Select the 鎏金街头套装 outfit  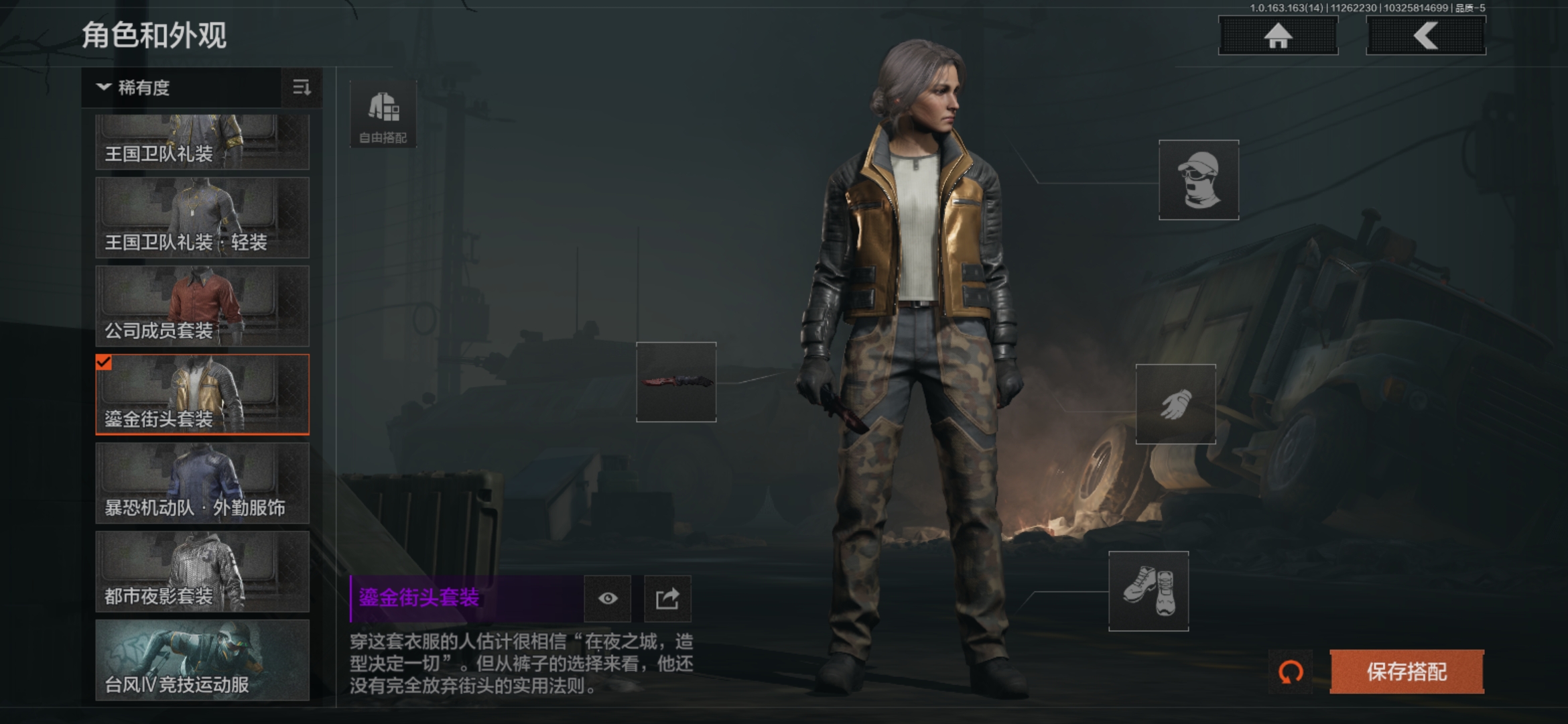click(x=202, y=395)
